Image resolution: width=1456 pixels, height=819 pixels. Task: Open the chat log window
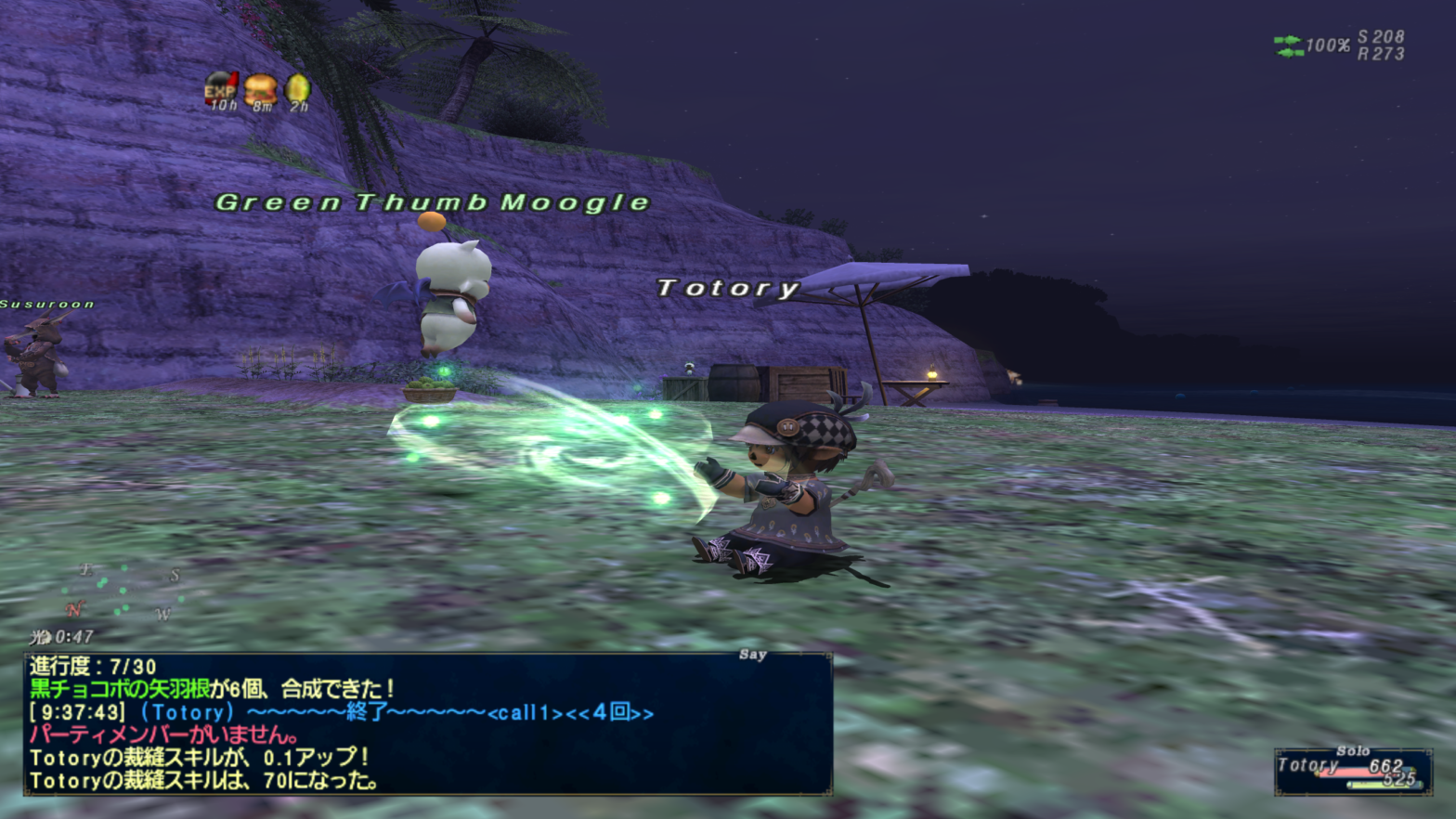coord(427,724)
